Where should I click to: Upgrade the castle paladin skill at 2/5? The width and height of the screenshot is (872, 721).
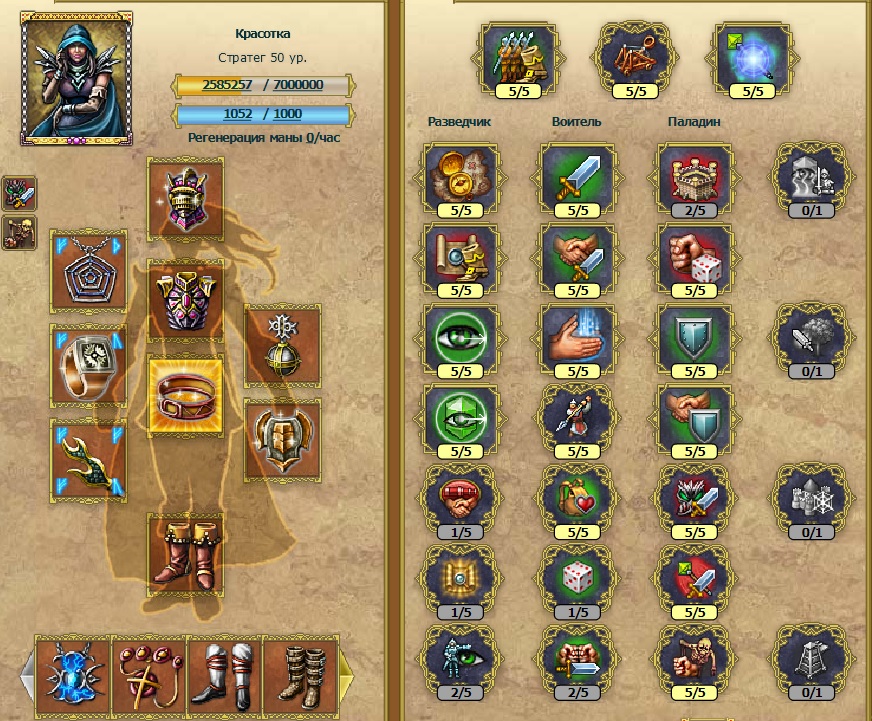(694, 176)
